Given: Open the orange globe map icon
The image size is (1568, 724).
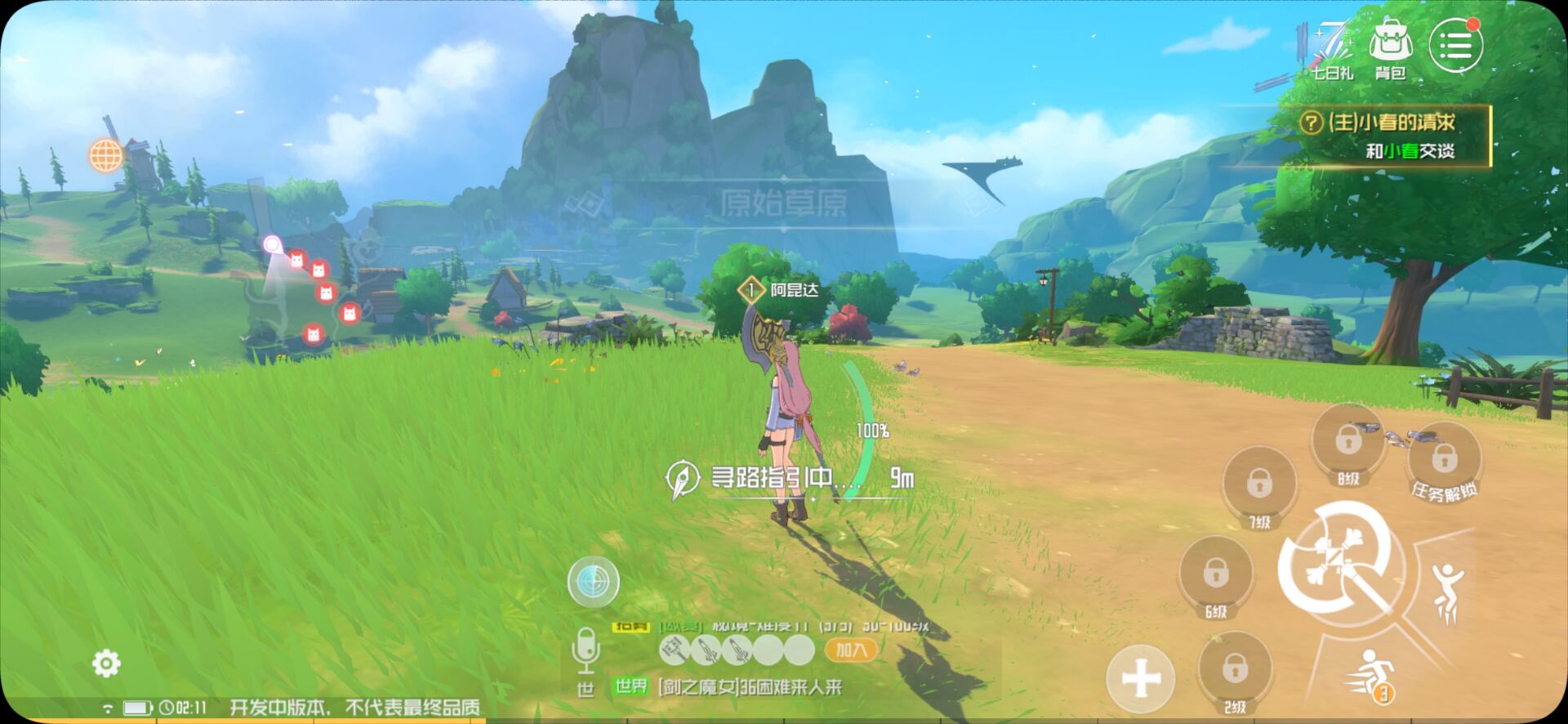Looking at the screenshot, I should (x=106, y=154).
